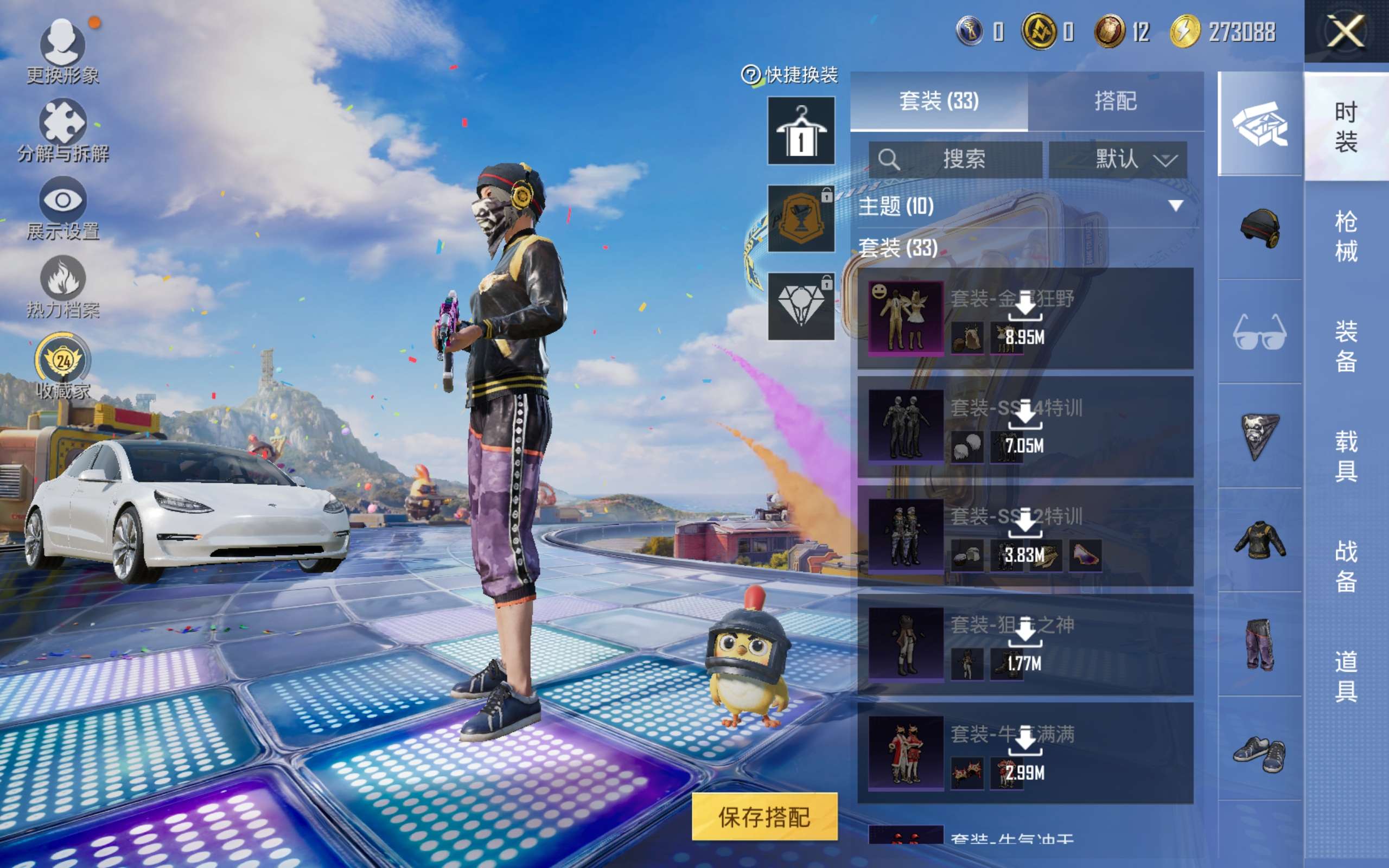Select the purple pants slot
The image size is (1389, 868).
click(1260, 644)
